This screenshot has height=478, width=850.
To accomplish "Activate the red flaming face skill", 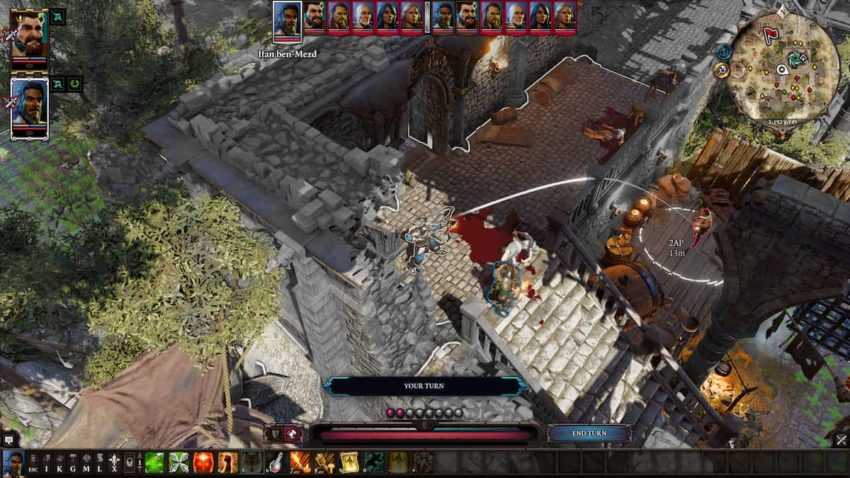I will pyautogui.click(x=203, y=462).
